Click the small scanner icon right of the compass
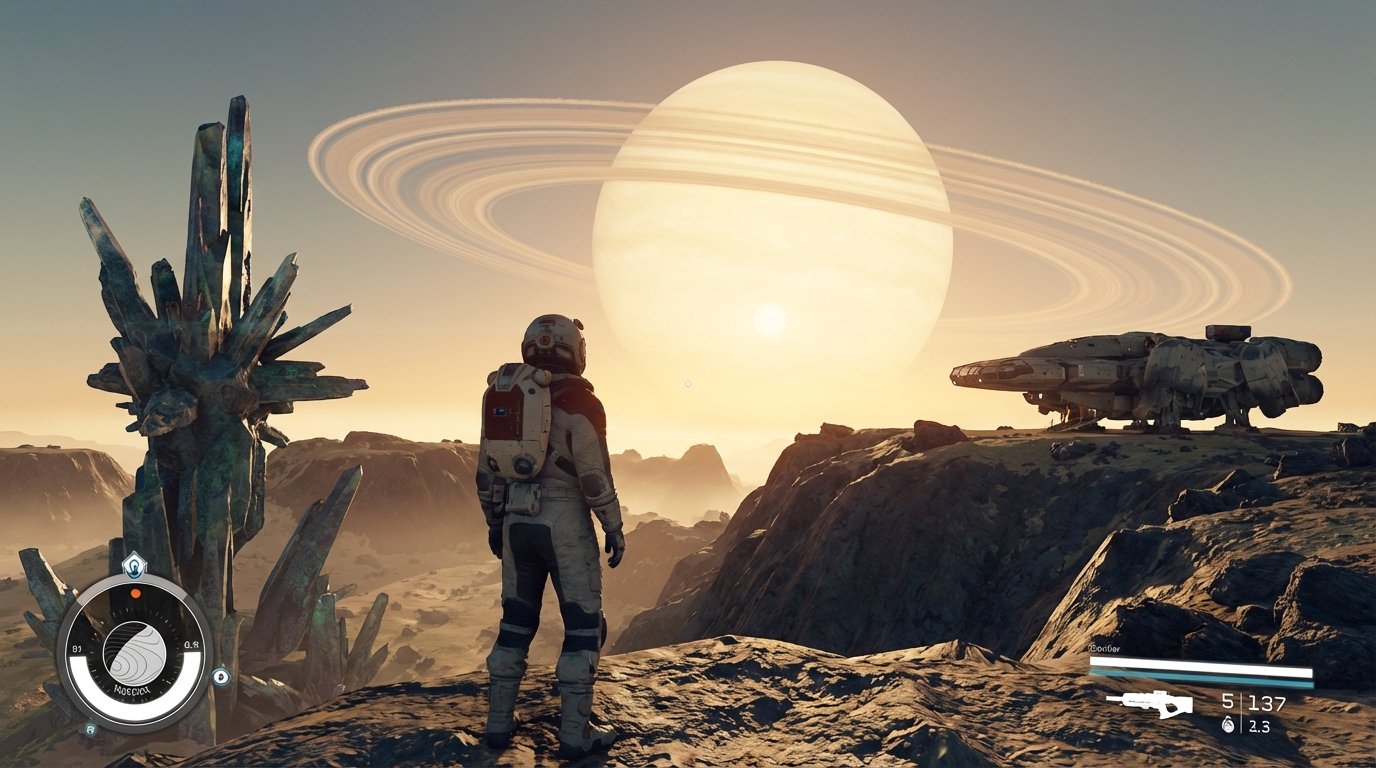The width and height of the screenshot is (1376, 768). 220,677
